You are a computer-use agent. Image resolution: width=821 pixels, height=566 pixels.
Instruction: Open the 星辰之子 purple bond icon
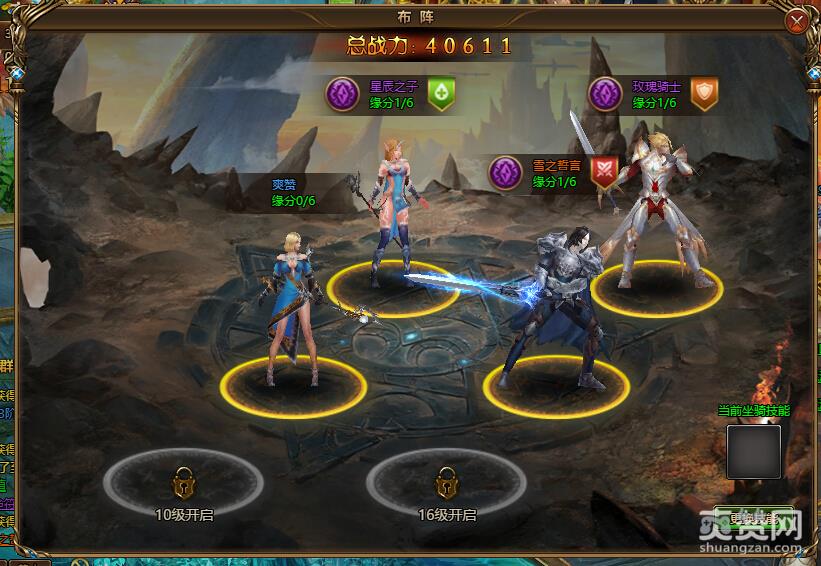click(x=343, y=94)
